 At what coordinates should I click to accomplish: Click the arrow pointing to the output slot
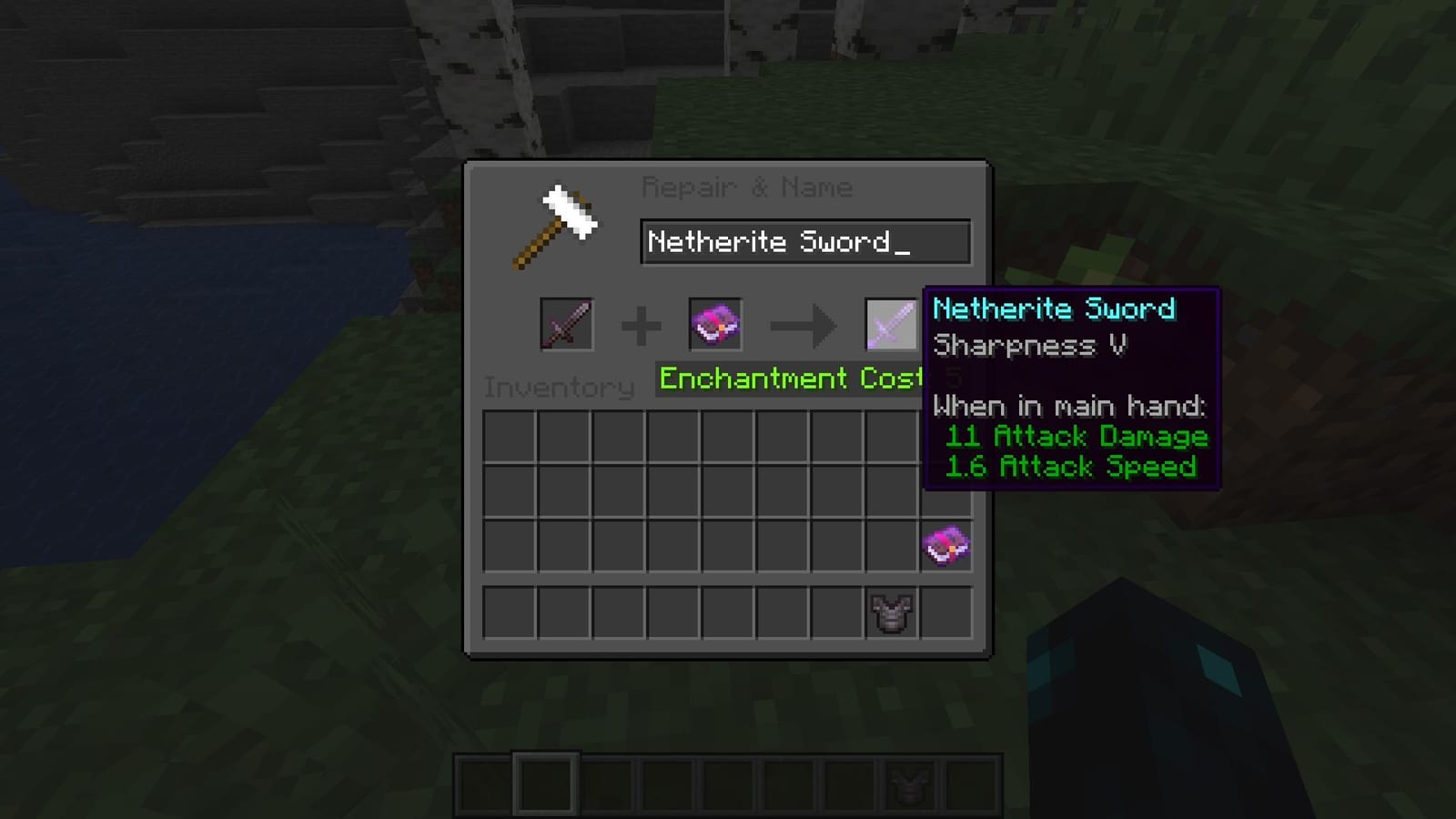803,324
